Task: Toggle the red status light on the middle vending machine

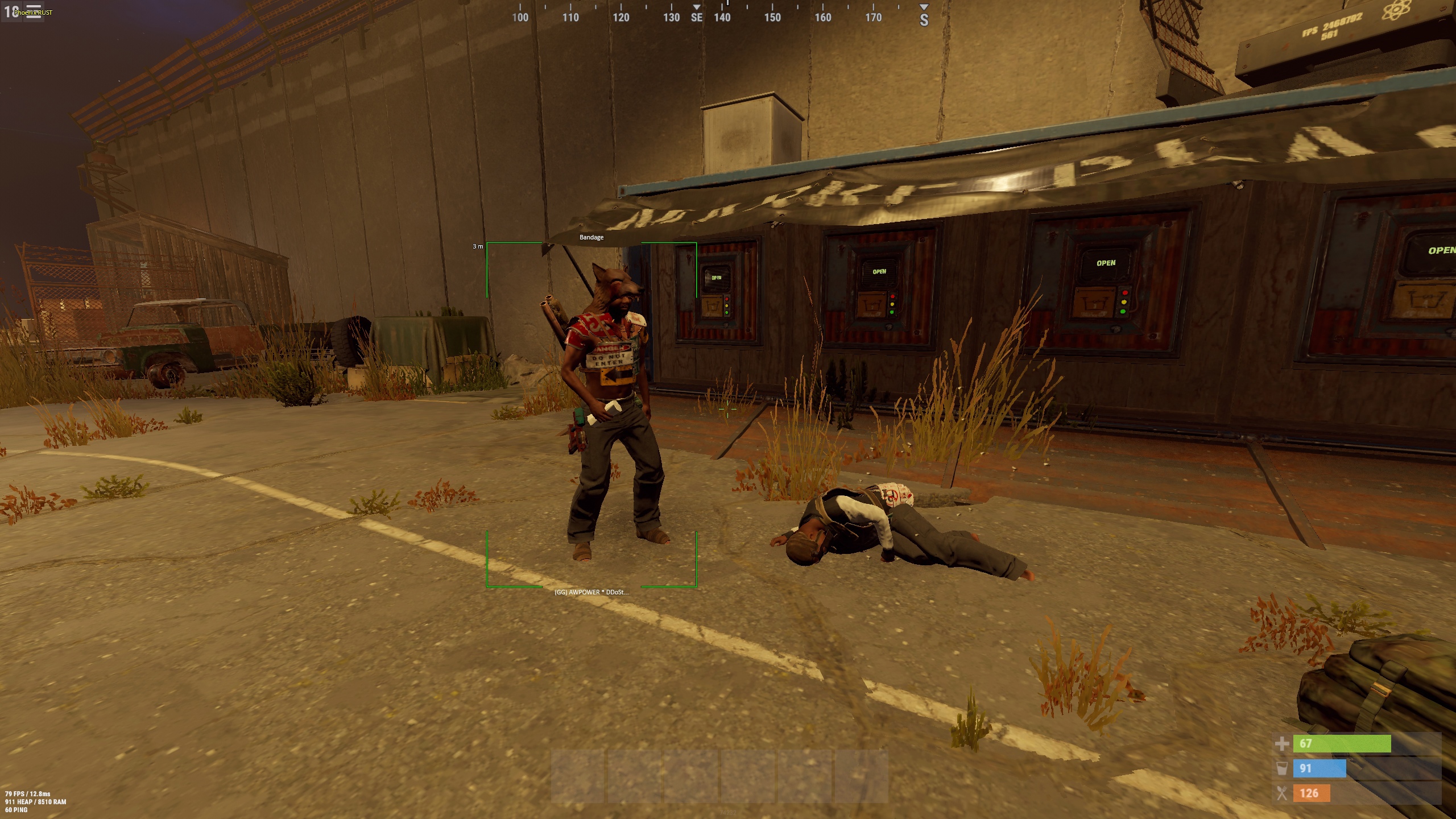Action: tap(892, 296)
